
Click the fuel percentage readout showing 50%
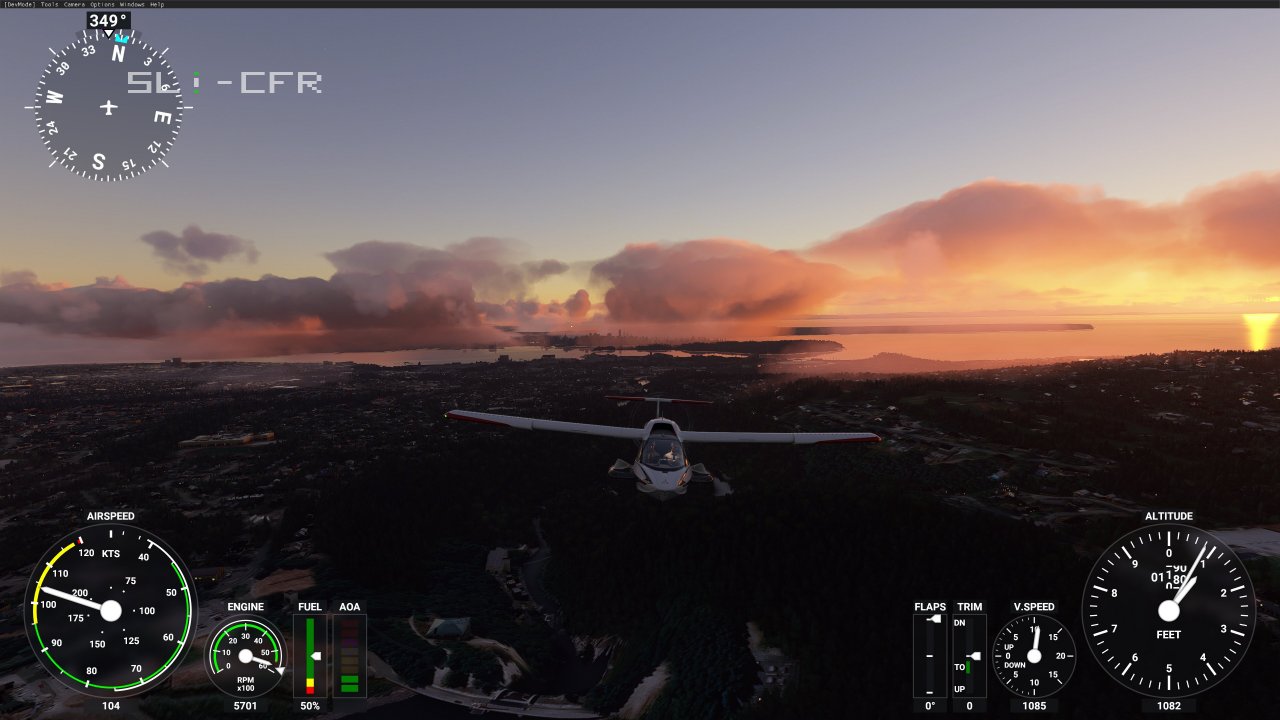point(310,706)
